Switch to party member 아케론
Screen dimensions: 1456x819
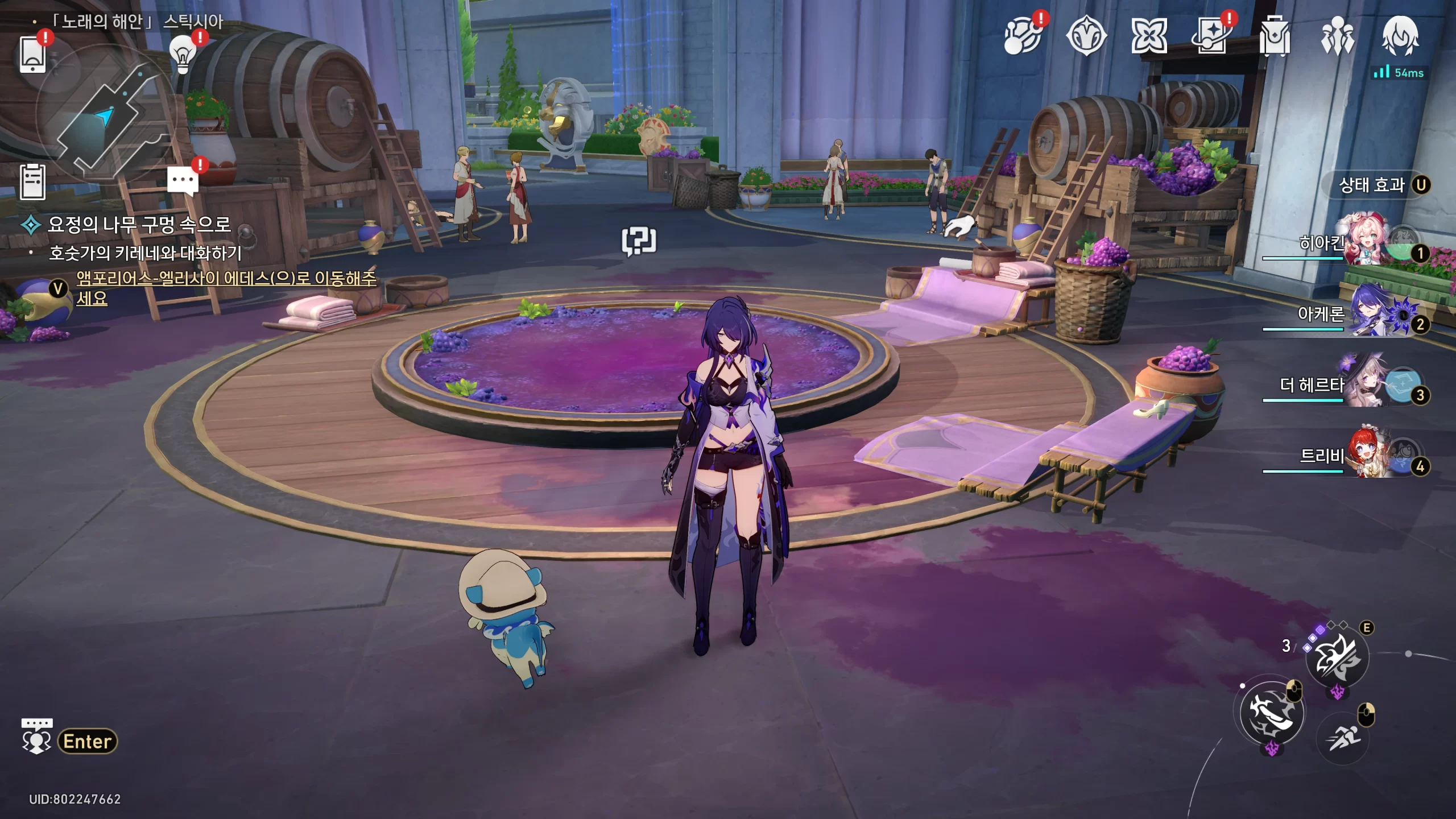[1365, 314]
